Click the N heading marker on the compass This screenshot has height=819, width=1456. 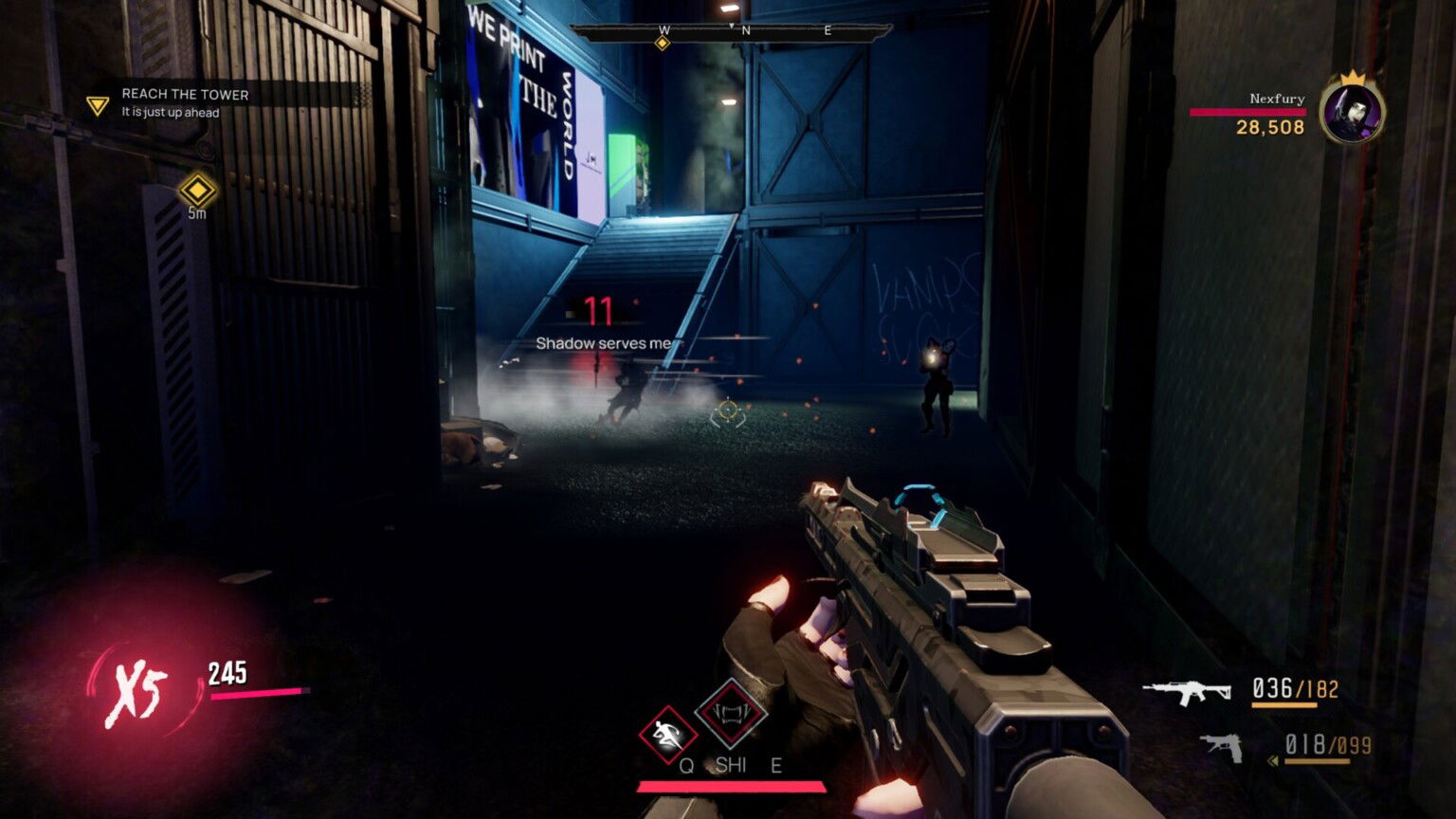point(748,29)
